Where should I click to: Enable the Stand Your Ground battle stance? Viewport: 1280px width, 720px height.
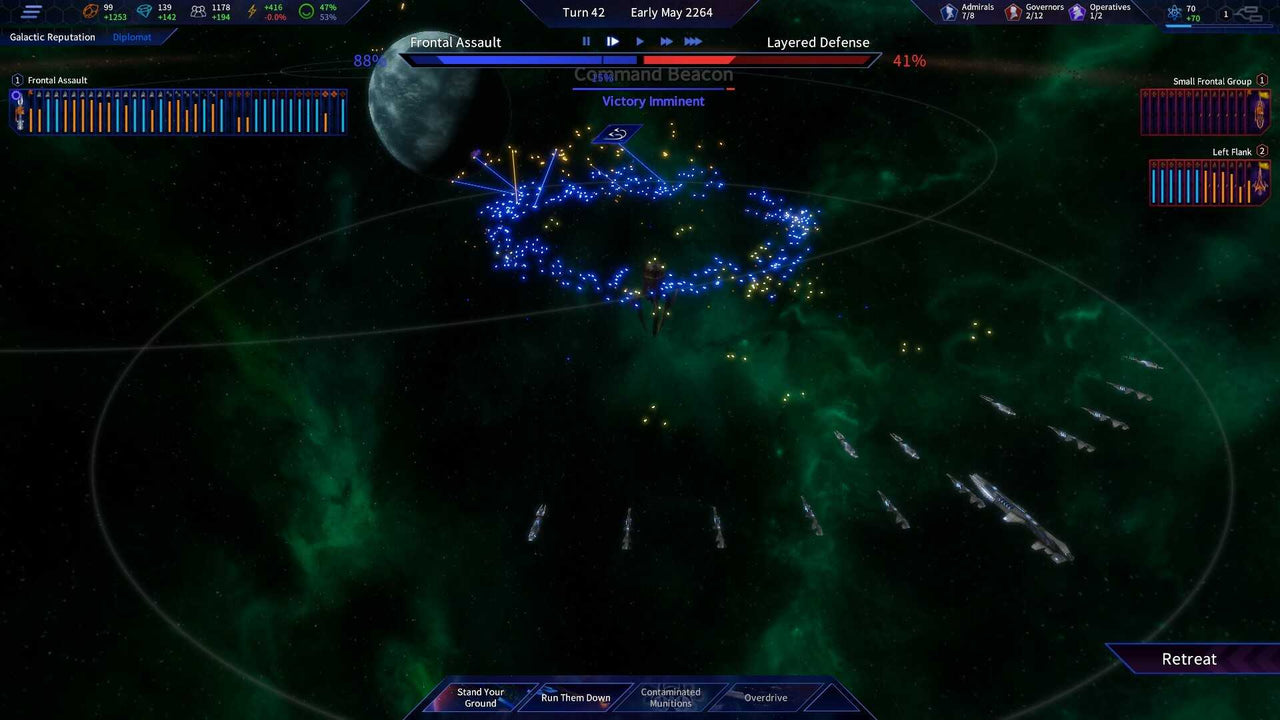click(x=482, y=697)
